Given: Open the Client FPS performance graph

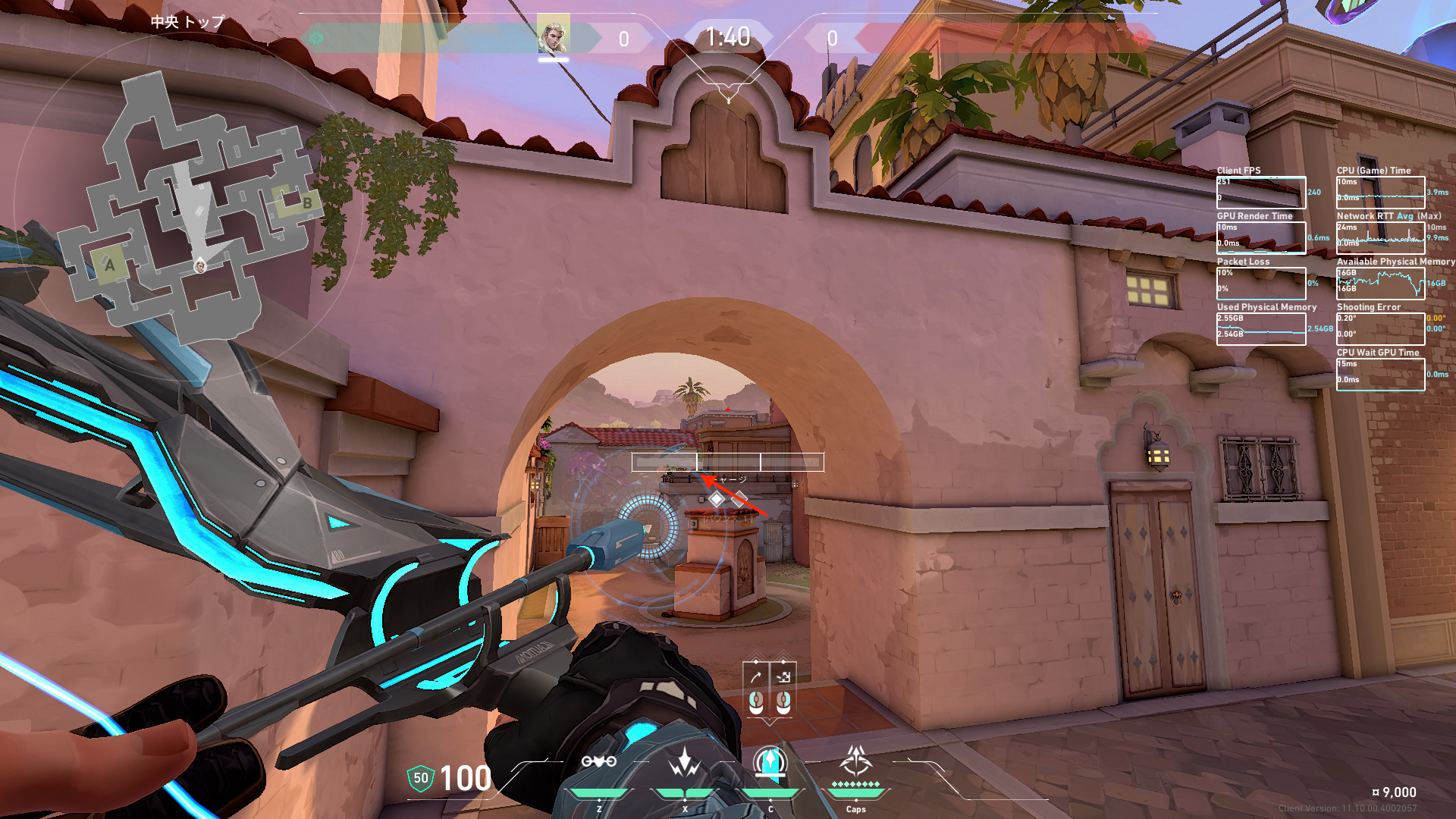Looking at the screenshot, I should point(1260,193).
